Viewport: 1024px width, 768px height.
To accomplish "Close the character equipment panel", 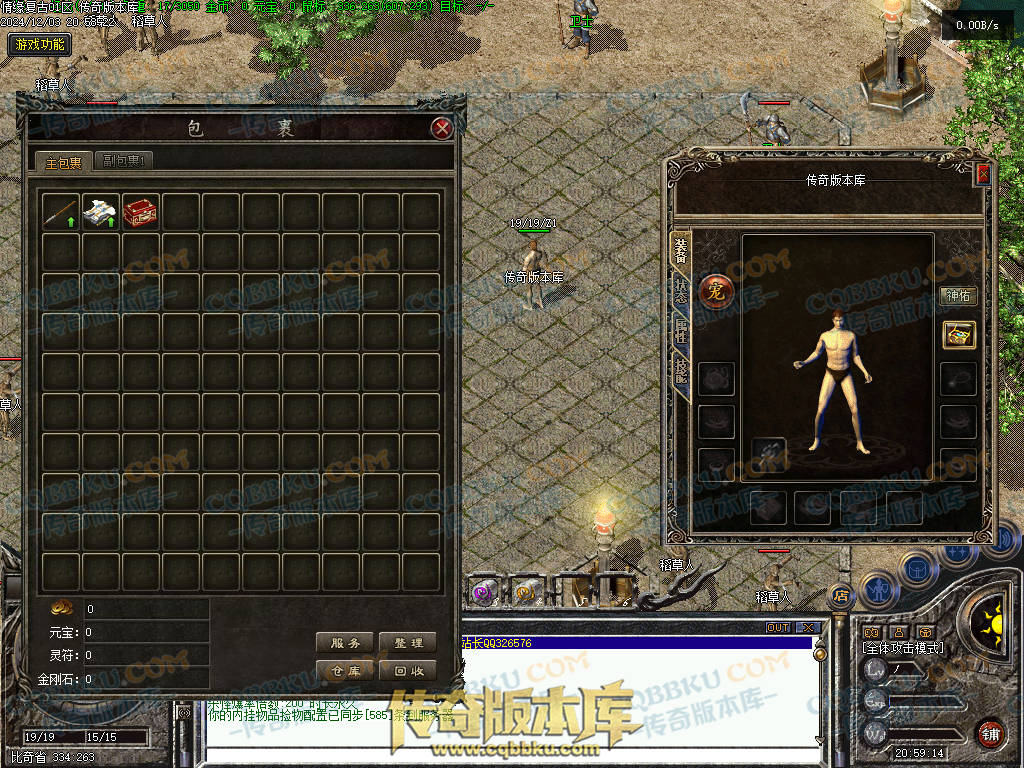I will coord(983,173).
